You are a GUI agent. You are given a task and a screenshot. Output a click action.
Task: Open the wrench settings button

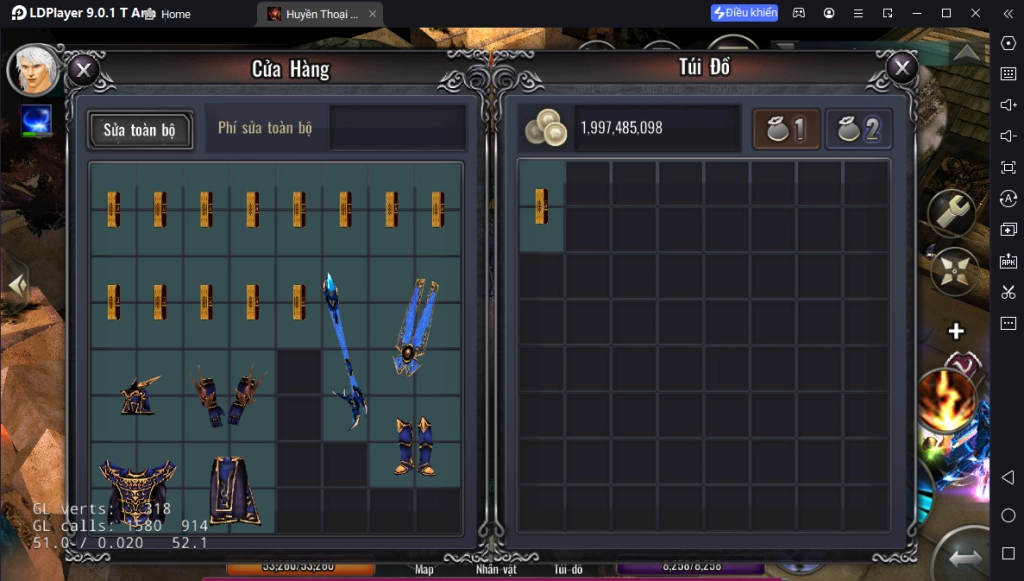(951, 212)
